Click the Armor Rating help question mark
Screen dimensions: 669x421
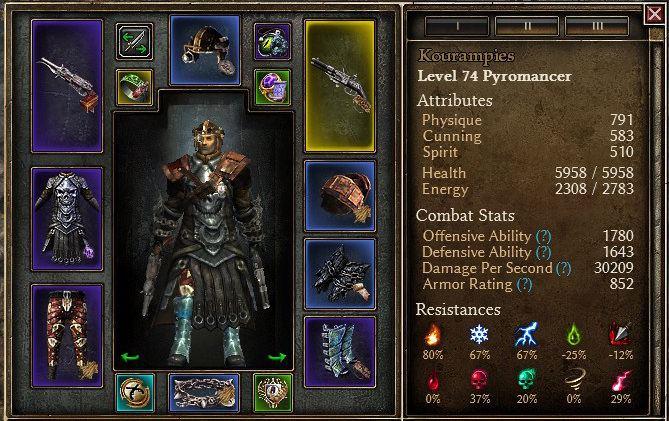524,285
